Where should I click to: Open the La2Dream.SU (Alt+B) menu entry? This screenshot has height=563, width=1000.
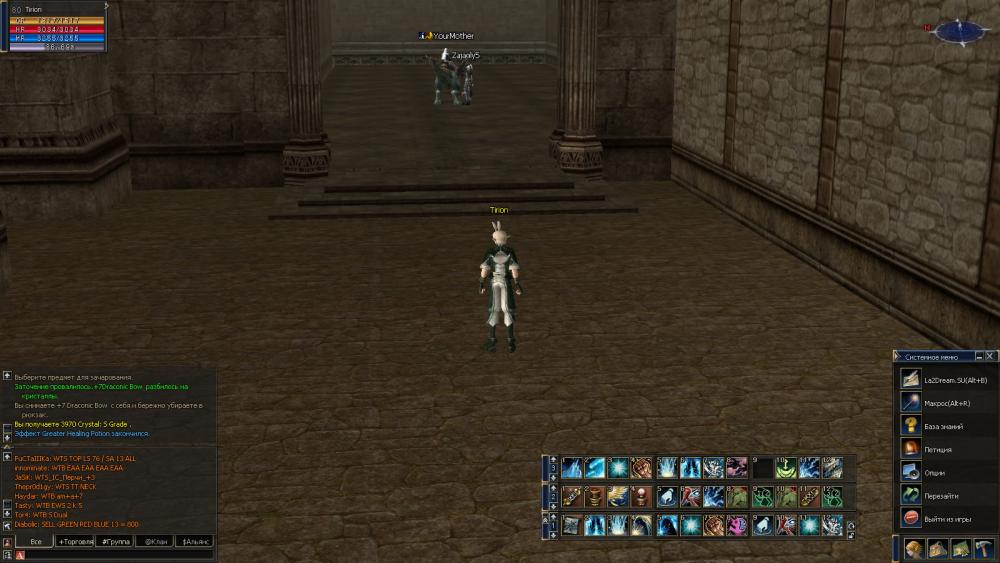coord(942,380)
